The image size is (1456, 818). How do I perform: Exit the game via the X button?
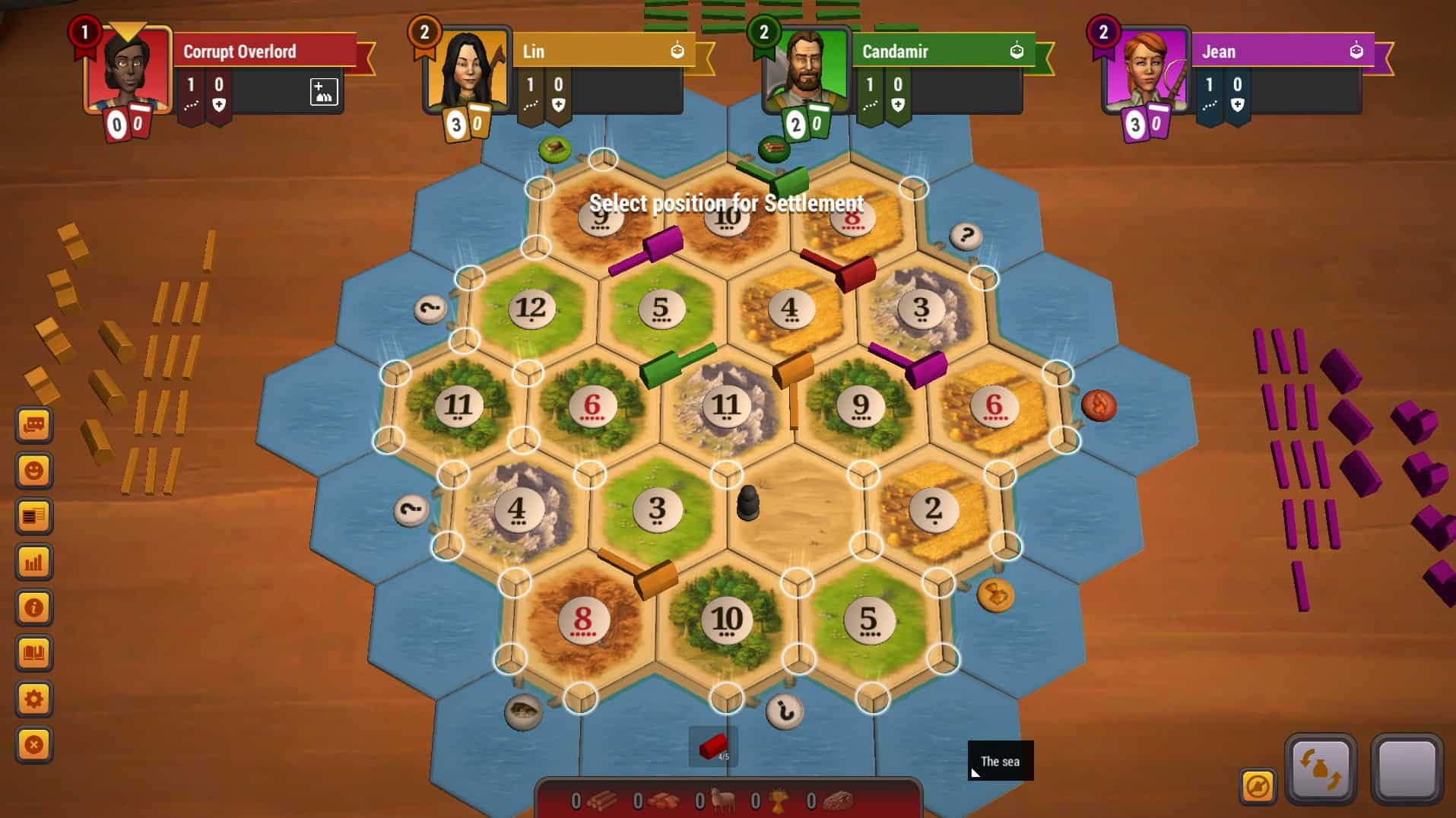[x=34, y=743]
